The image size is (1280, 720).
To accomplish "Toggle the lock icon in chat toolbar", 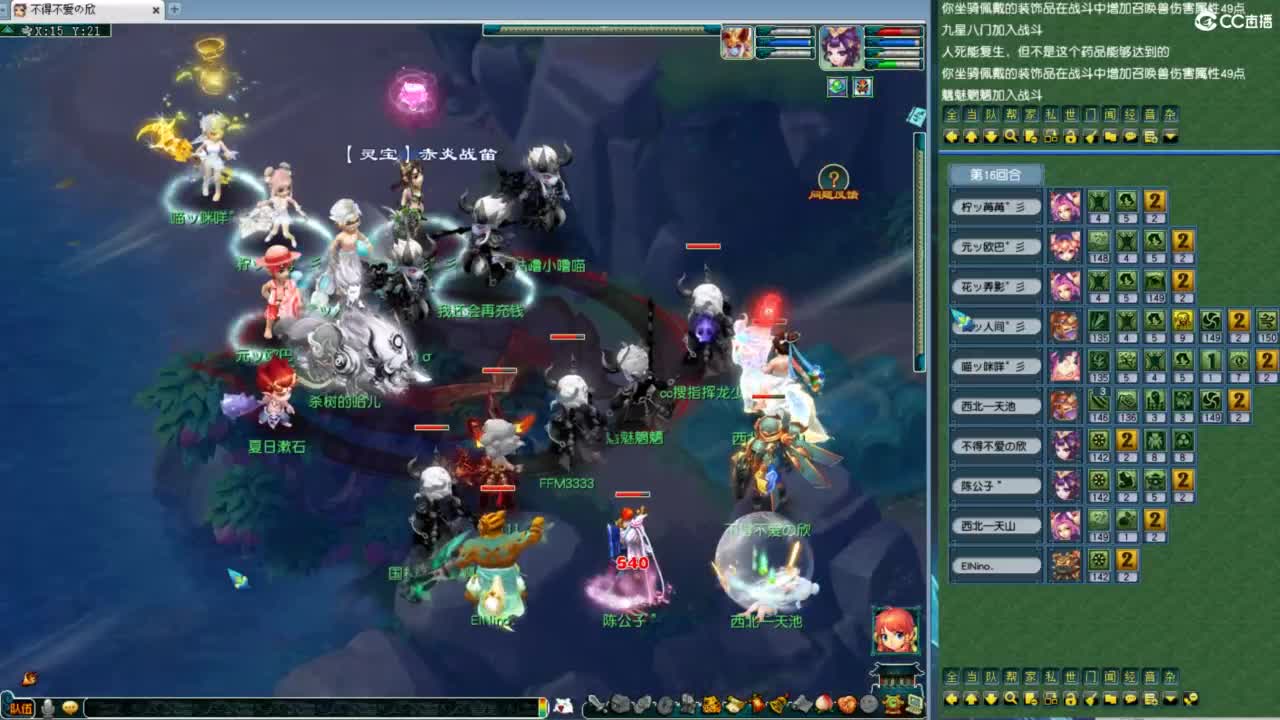I will [x=1072, y=137].
